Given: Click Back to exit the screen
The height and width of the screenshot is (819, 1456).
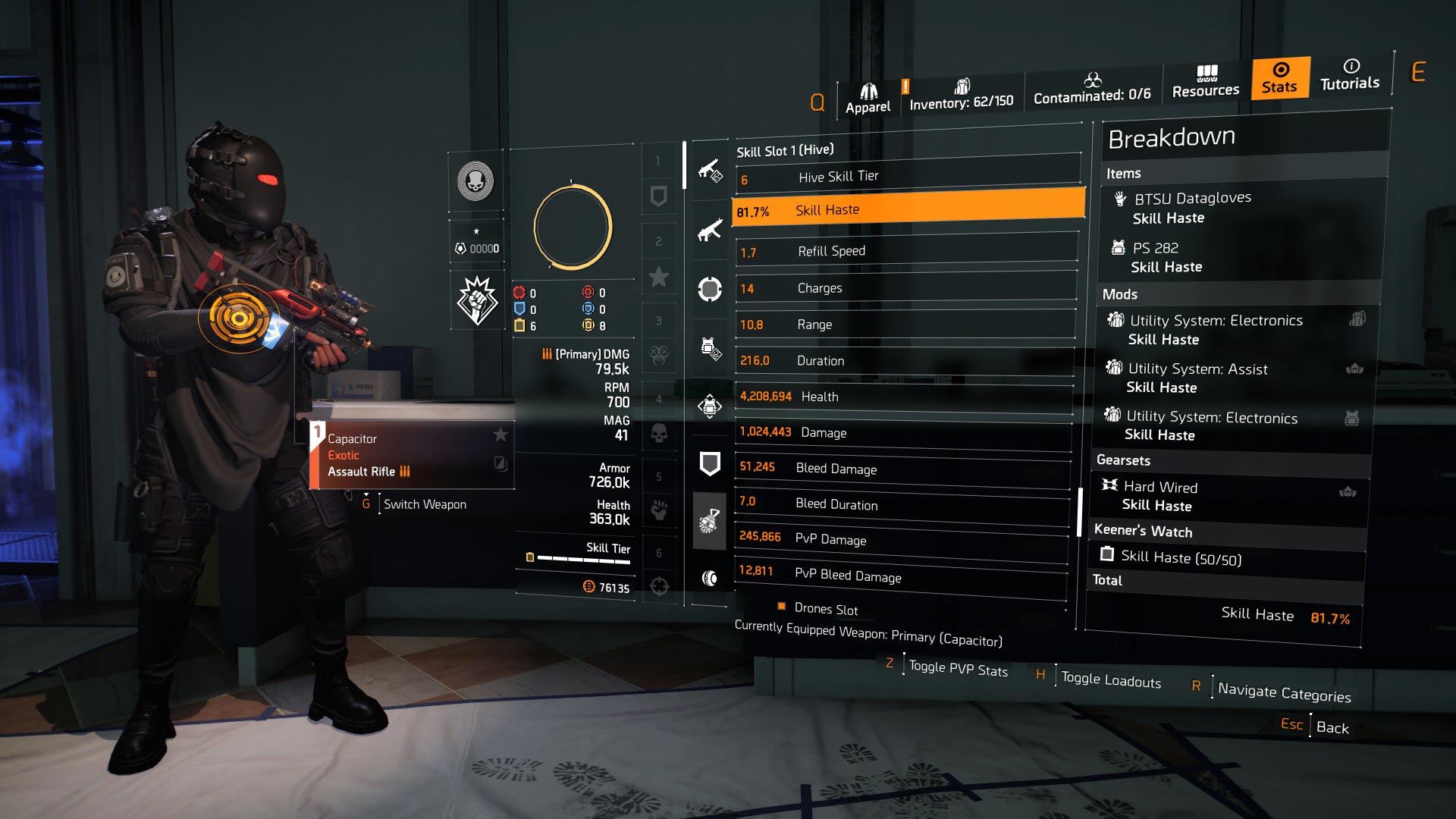Looking at the screenshot, I should point(1331,727).
